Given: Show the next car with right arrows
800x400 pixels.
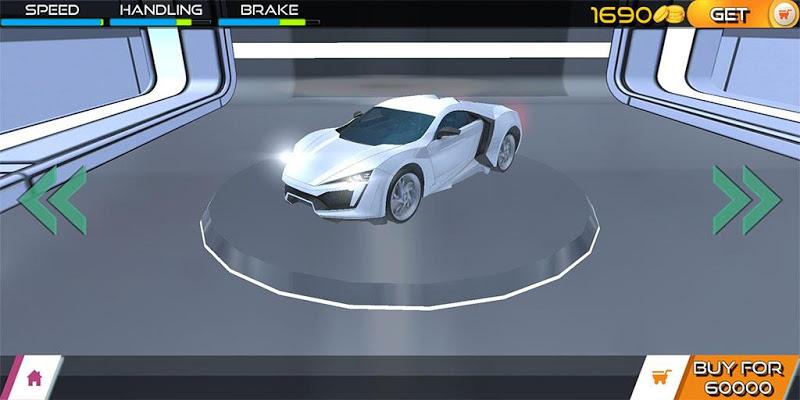Looking at the screenshot, I should (x=746, y=200).
